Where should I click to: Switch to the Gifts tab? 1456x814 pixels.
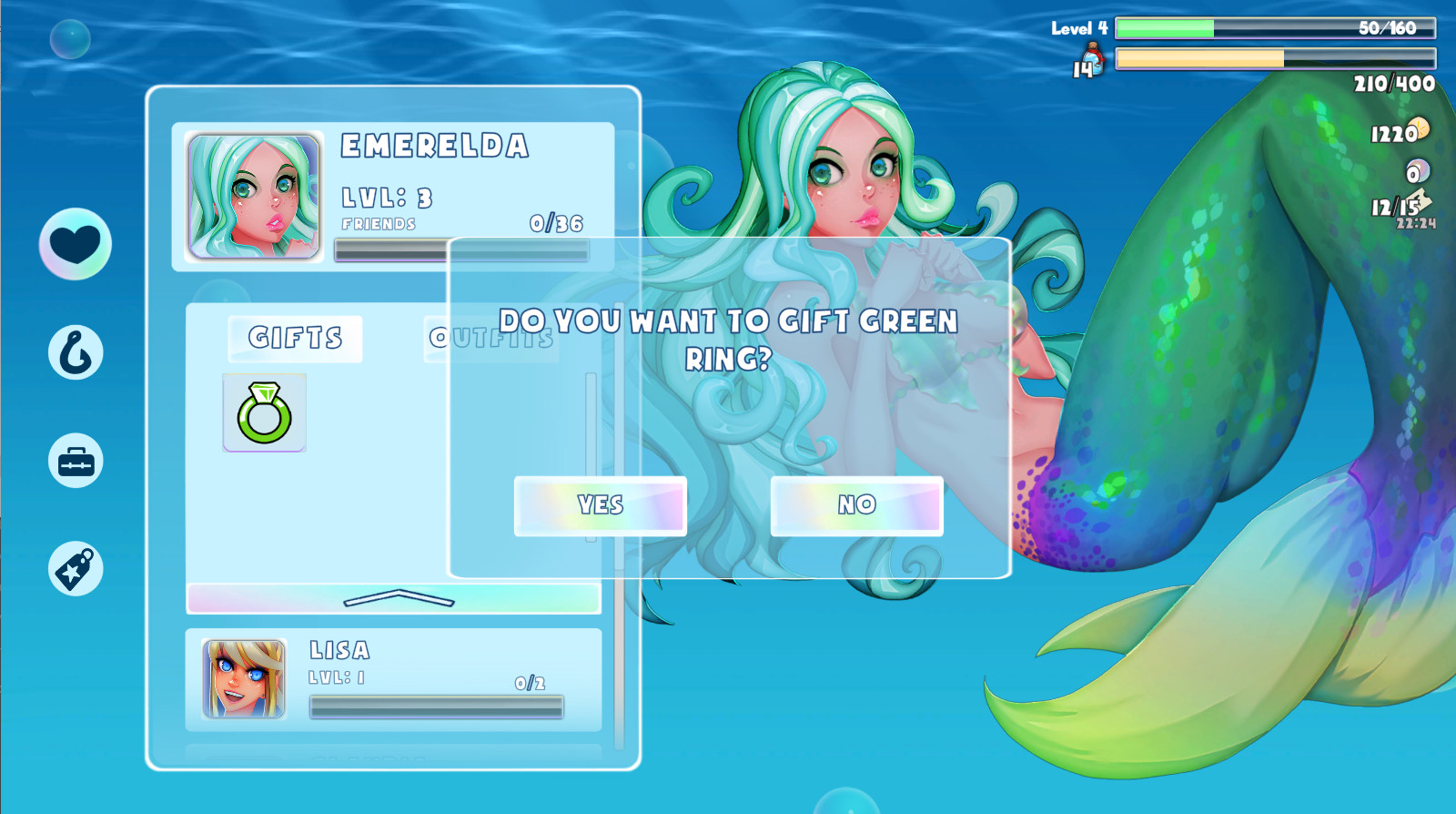(294, 338)
